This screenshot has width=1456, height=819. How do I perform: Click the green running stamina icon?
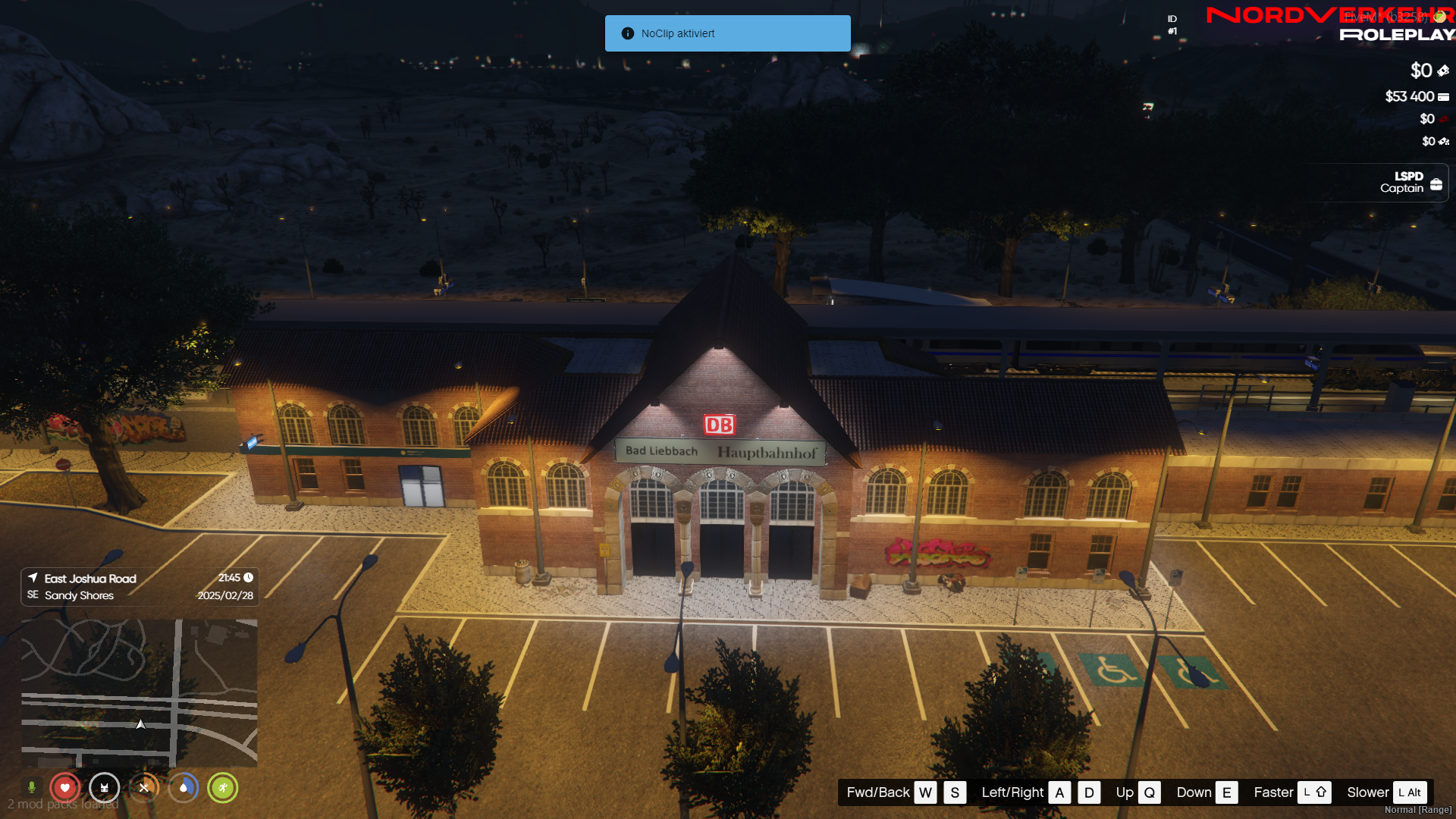tap(223, 788)
